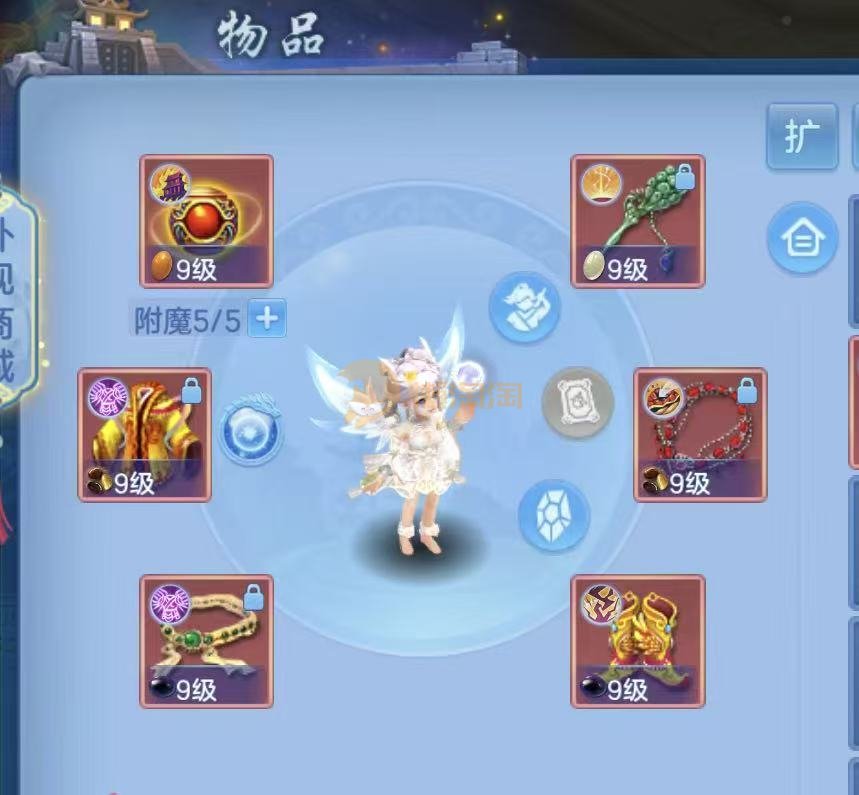Select the red gem helmet equipment slot
The height and width of the screenshot is (795, 859).
pos(206,221)
